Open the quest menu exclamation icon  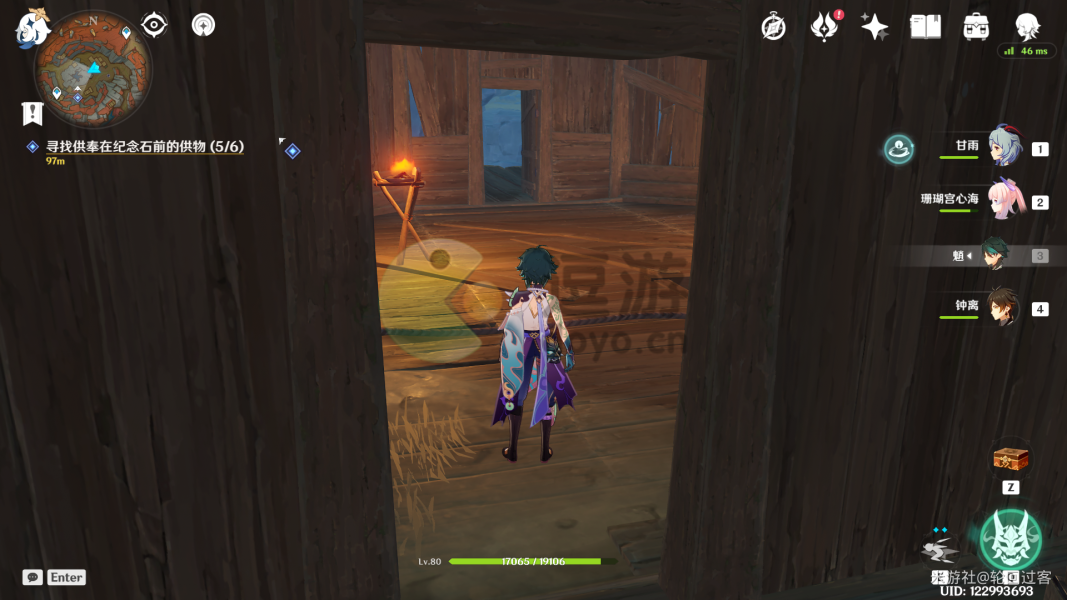click(x=32, y=112)
